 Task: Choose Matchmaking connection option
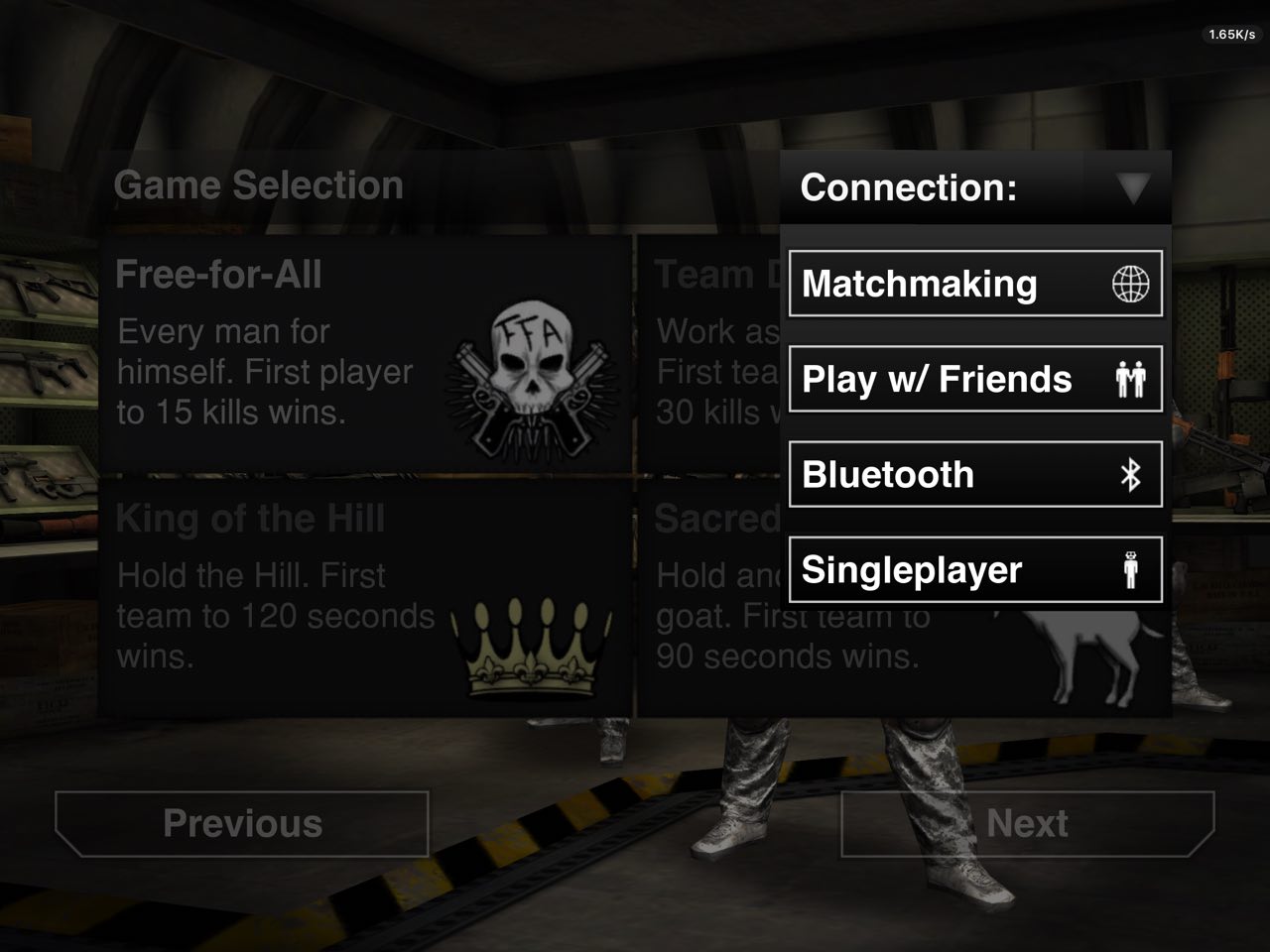click(x=974, y=284)
